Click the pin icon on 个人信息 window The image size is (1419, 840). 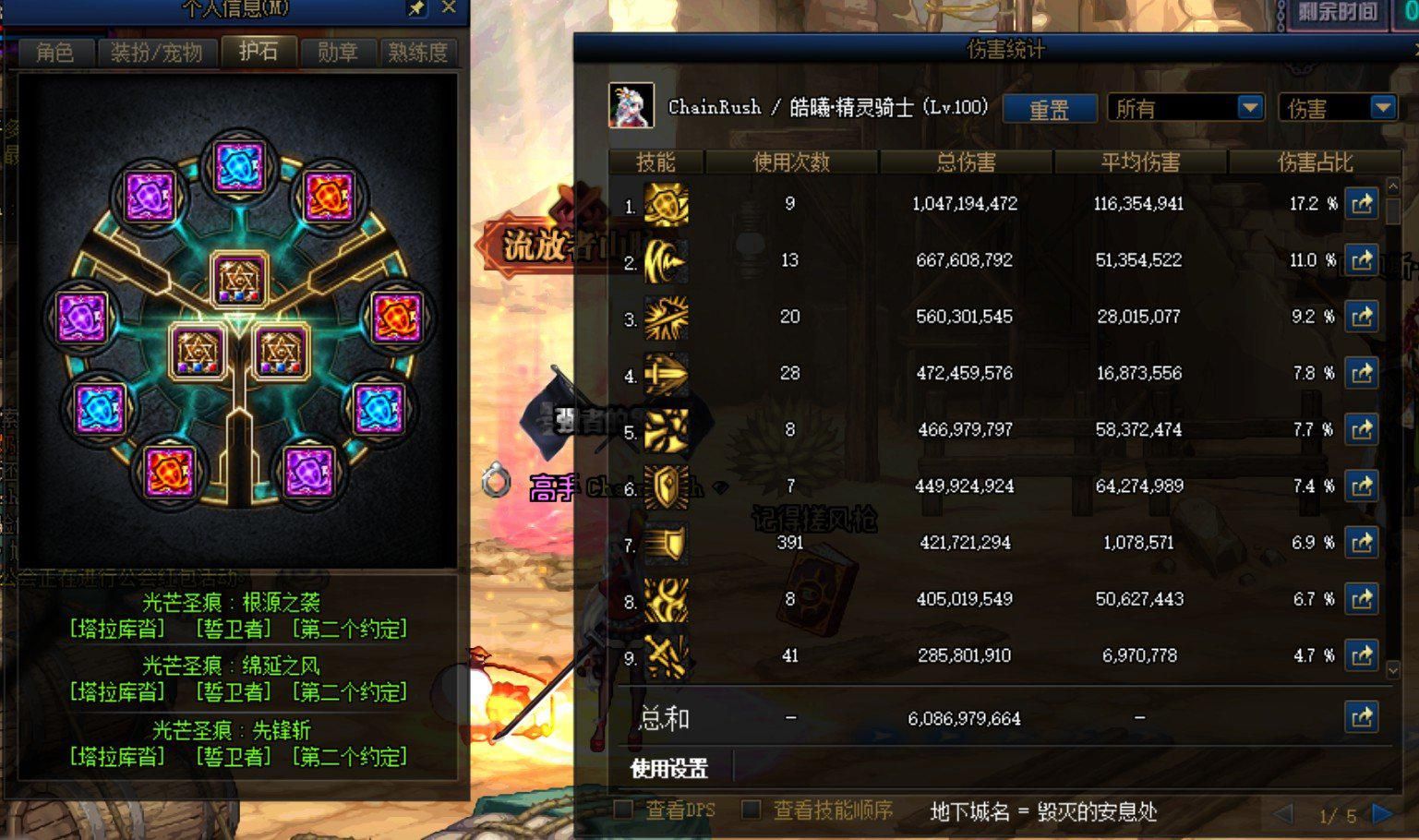(x=417, y=10)
